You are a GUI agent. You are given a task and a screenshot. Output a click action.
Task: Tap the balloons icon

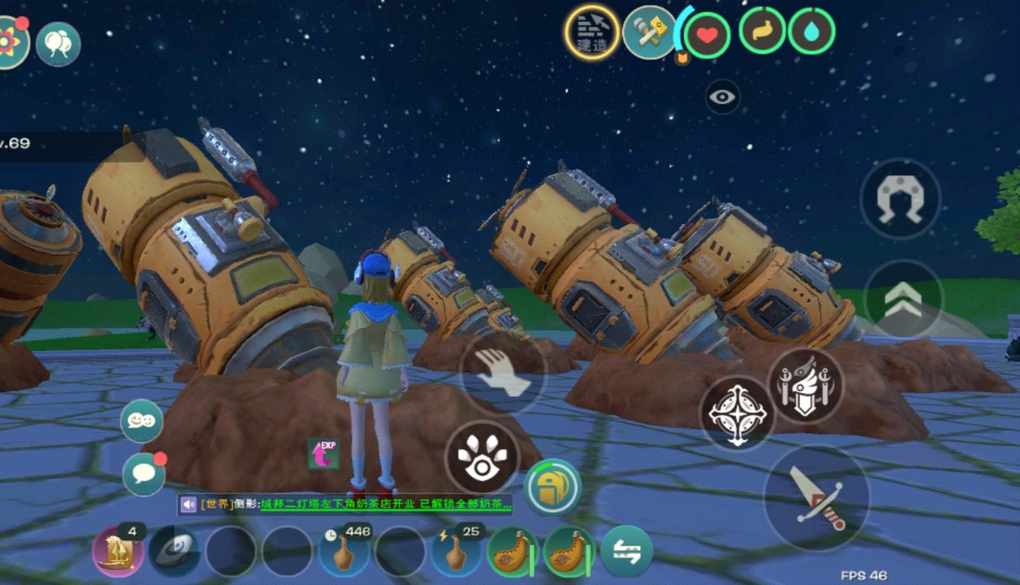[x=58, y=44]
